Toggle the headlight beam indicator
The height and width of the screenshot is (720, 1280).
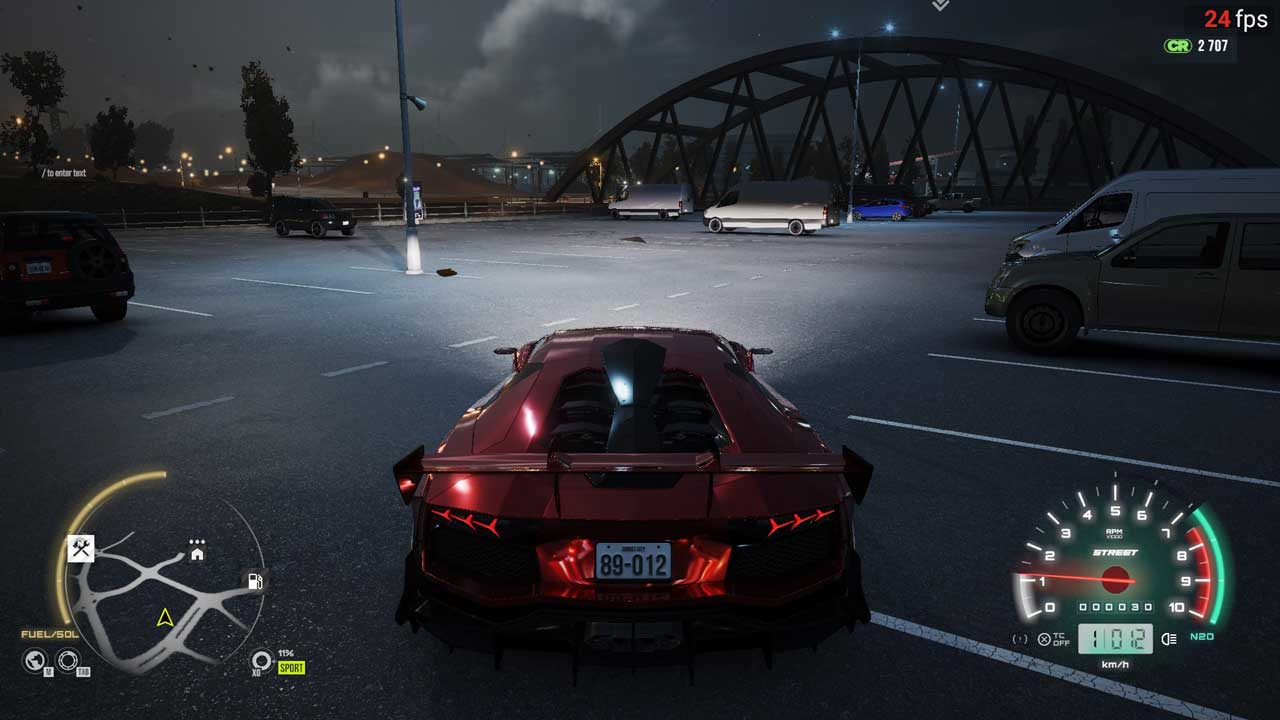point(1169,638)
